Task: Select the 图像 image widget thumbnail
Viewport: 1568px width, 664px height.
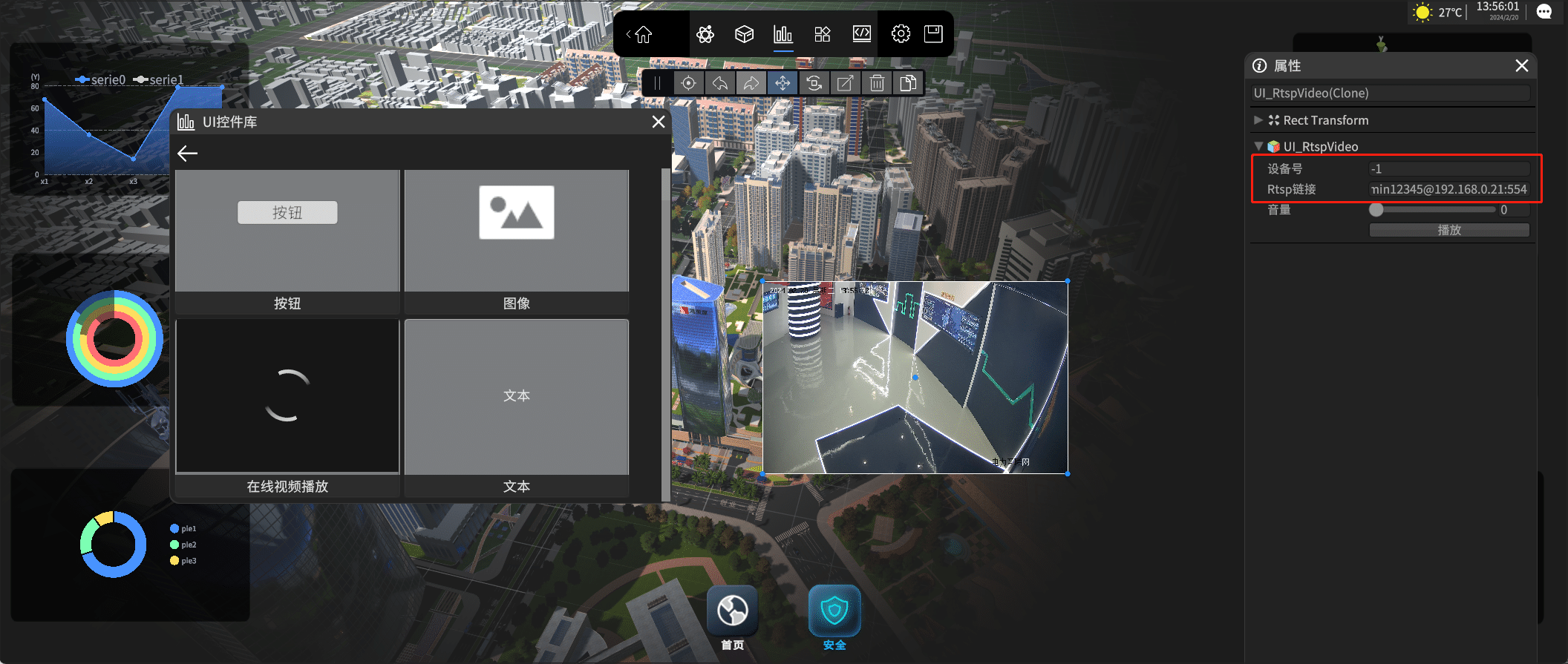Action: pyautogui.click(x=517, y=231)
